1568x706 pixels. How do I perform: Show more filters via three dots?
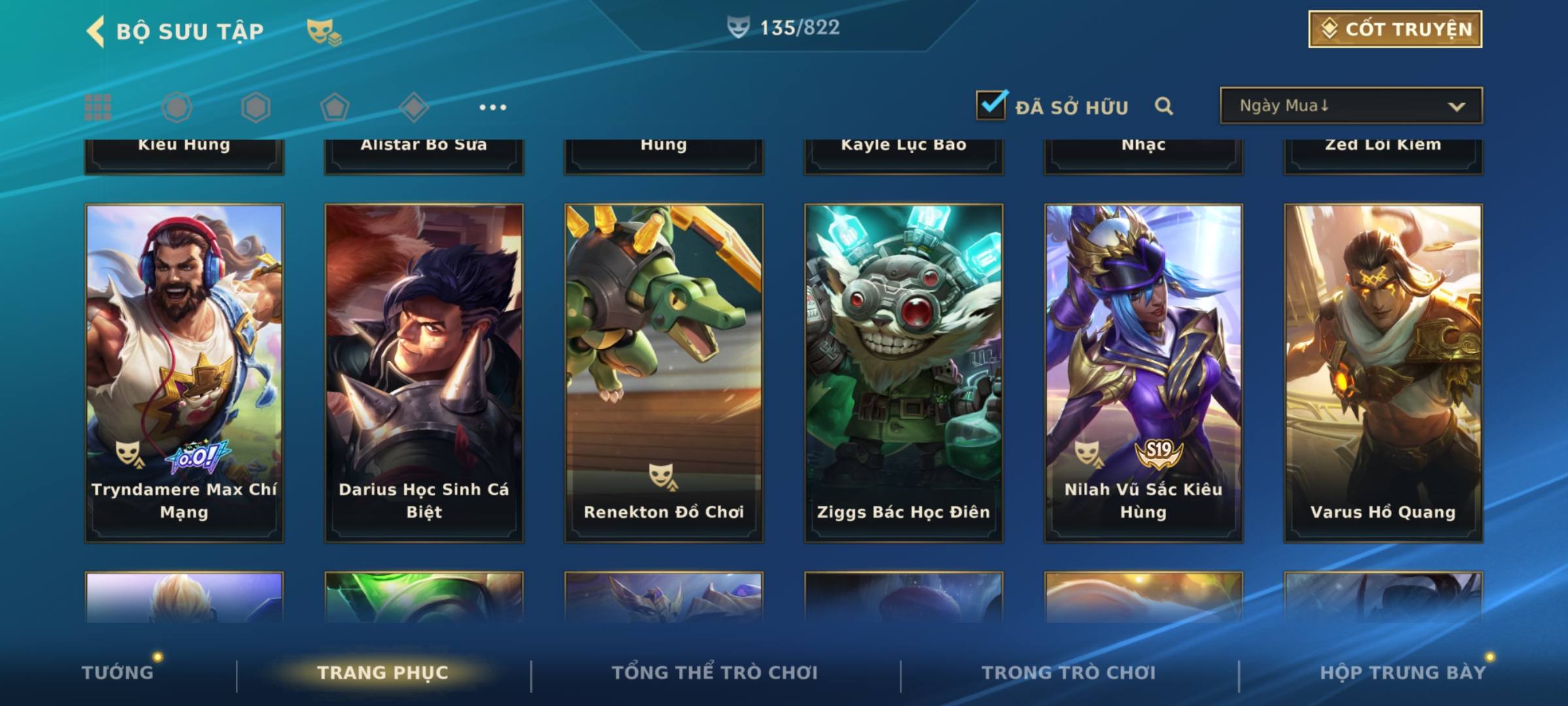click(x=493, y=107)
